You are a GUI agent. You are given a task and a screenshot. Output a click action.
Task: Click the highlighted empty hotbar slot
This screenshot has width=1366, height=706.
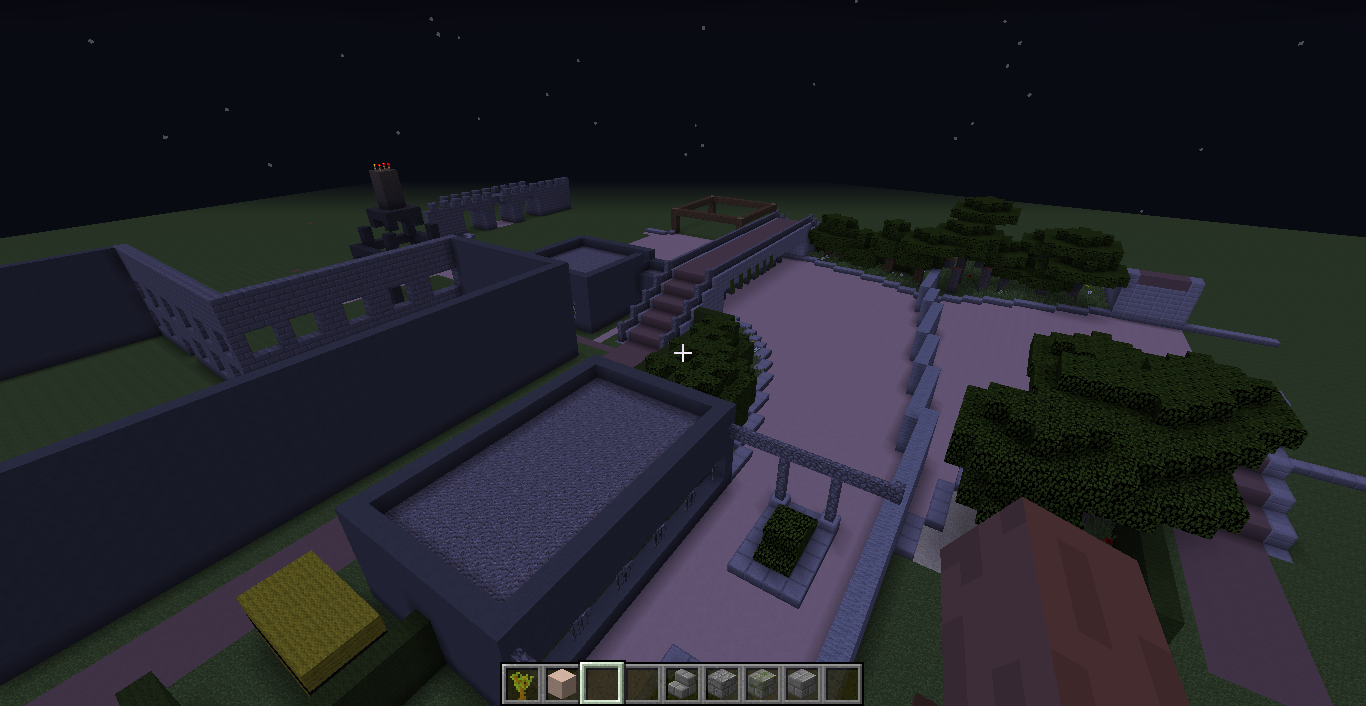(601, 684)
